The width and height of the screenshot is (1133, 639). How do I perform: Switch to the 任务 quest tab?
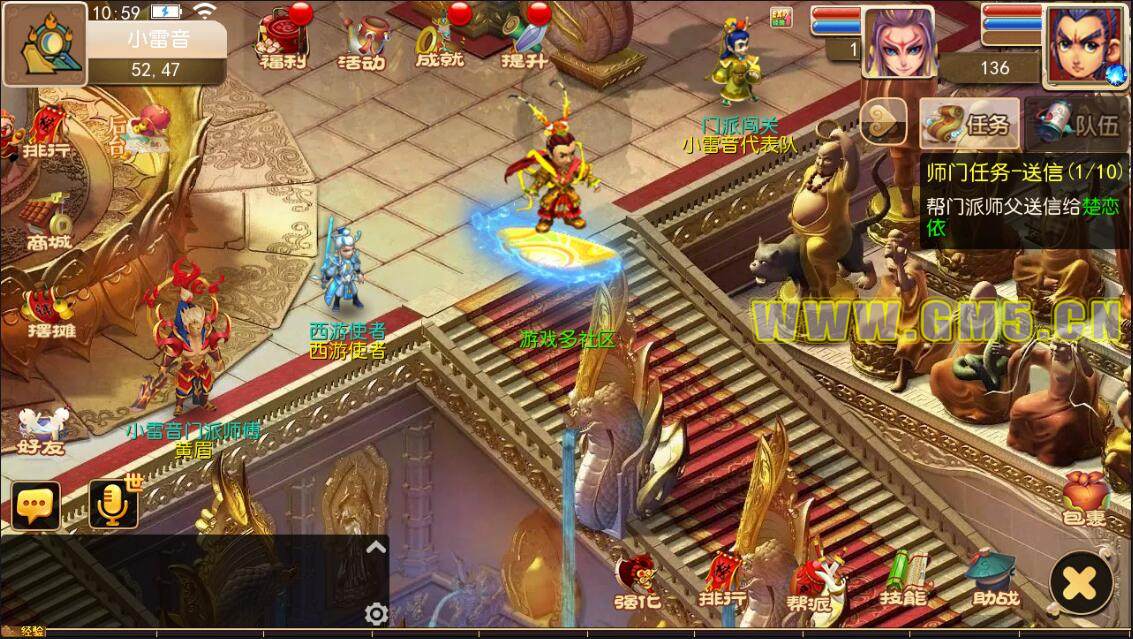click(x=970, y=123)
